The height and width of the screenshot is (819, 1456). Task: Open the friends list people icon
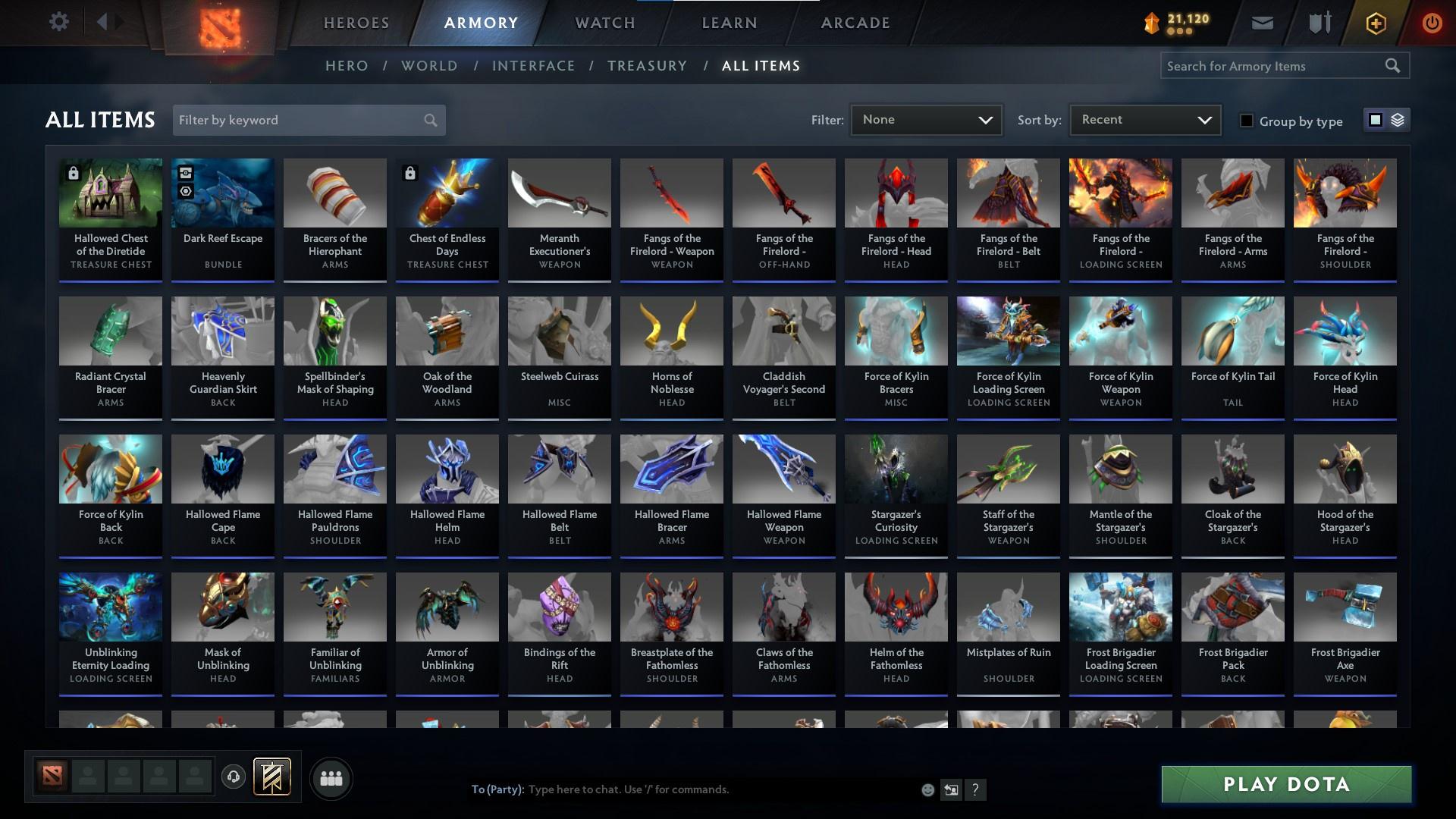pos(331,777)
